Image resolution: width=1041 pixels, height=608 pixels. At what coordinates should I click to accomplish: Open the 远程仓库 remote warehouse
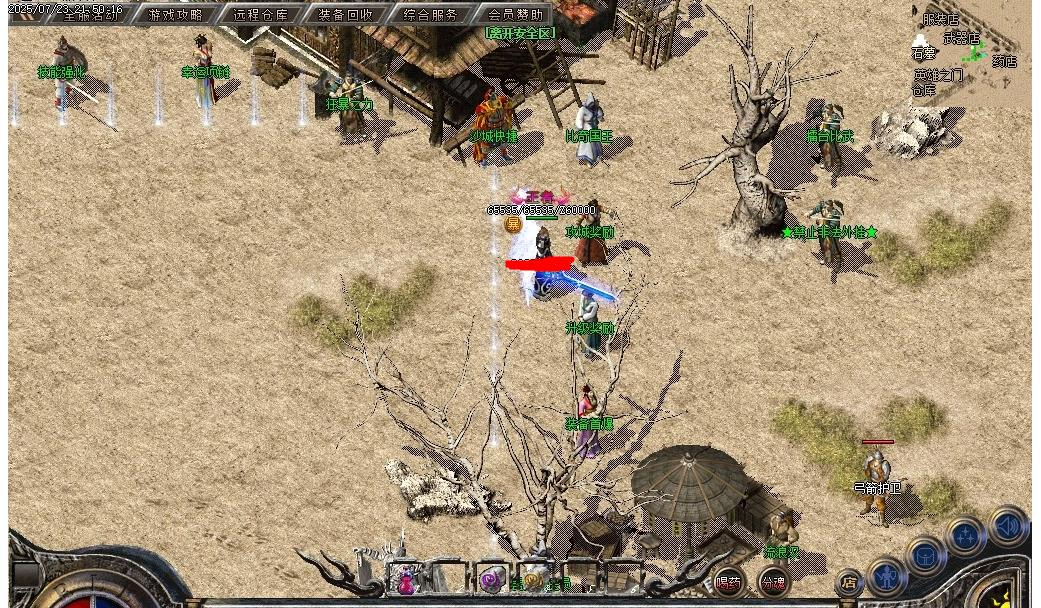pos(261,15)
